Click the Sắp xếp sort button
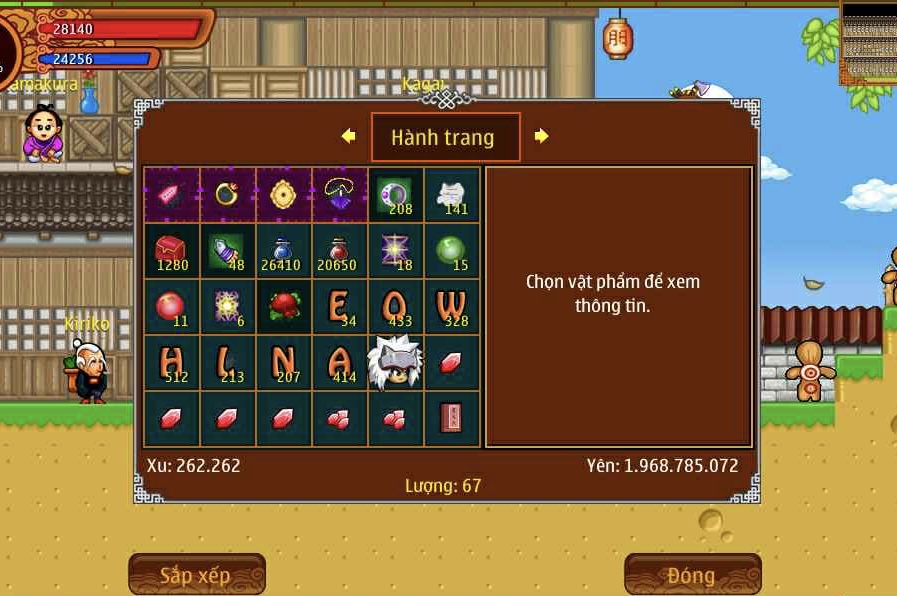Image resolution: width=897 pixels, height=596 pixels. 196,574
